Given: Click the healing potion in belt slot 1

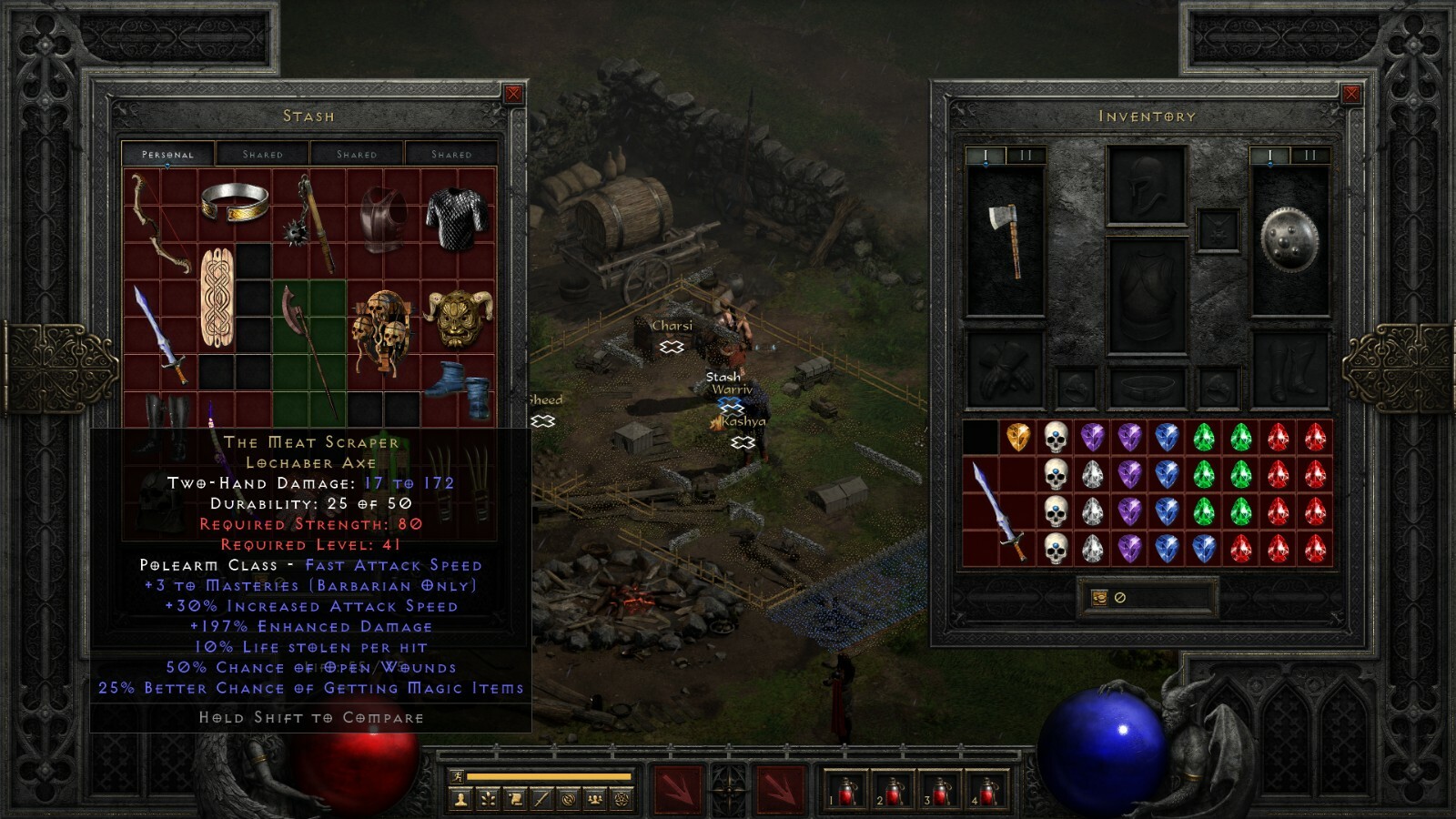Looking at the screenshot, I should coord(844,790).
